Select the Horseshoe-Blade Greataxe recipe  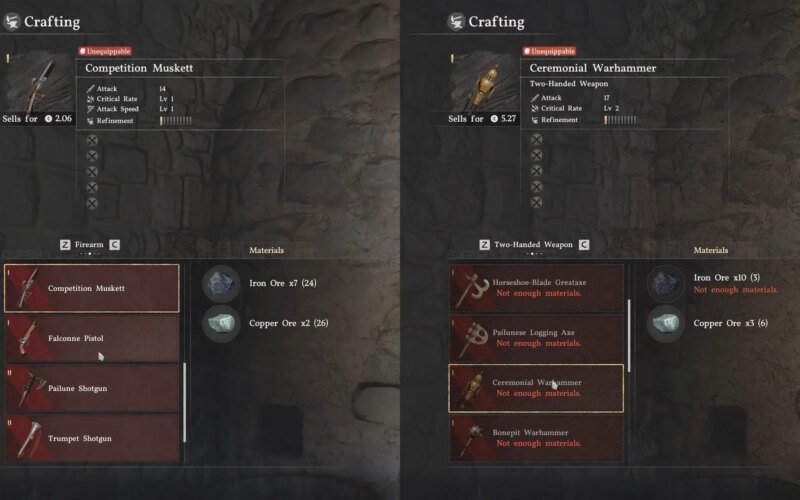point(536,288)
